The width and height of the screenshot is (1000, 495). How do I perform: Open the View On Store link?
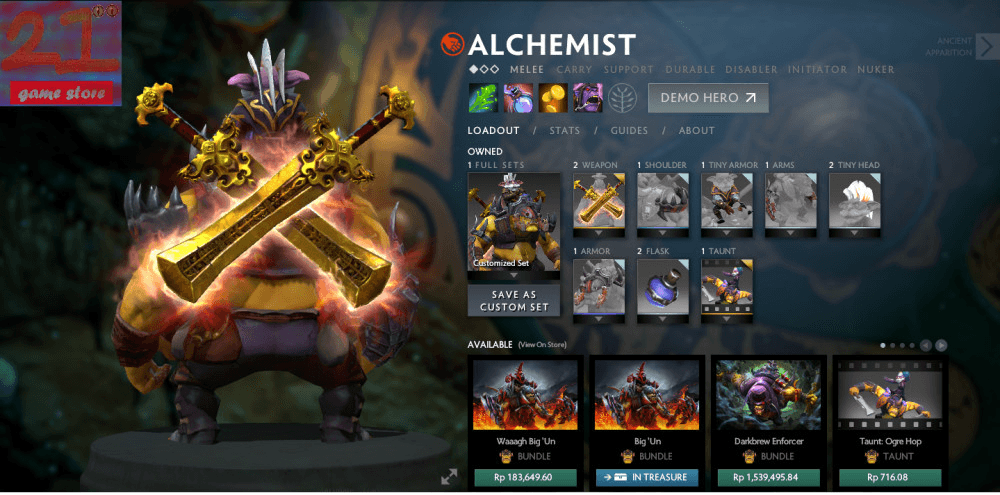click(x=542, y=345)
